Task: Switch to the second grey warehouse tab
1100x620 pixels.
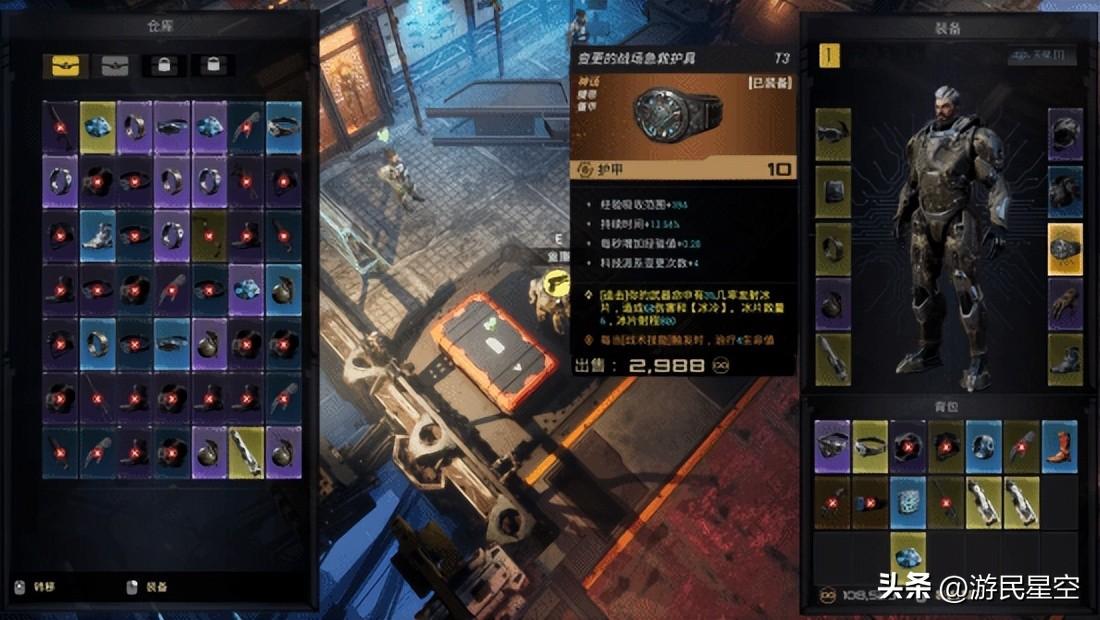Action: [115, 66]
